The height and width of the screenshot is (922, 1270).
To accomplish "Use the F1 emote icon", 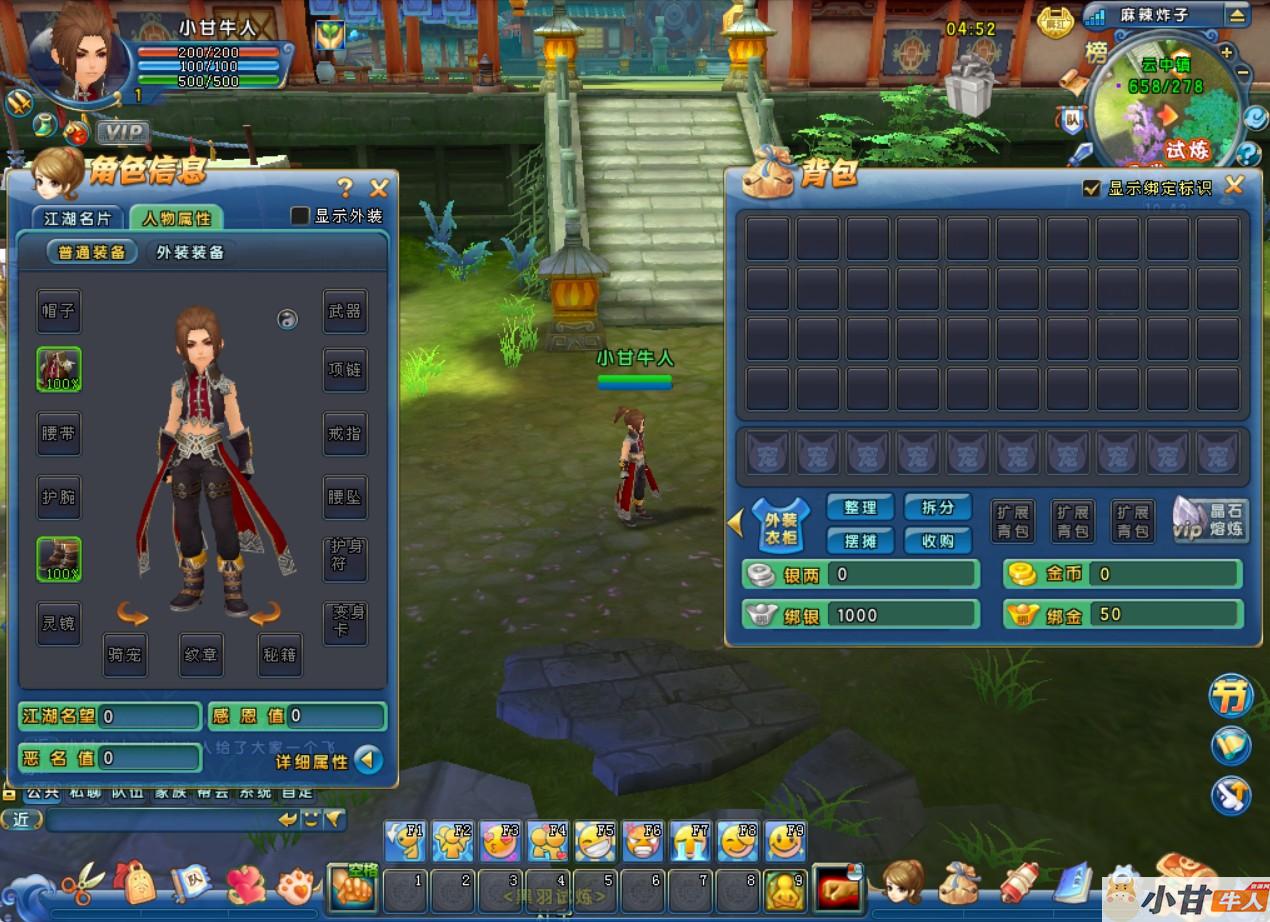I will [406, 842].
